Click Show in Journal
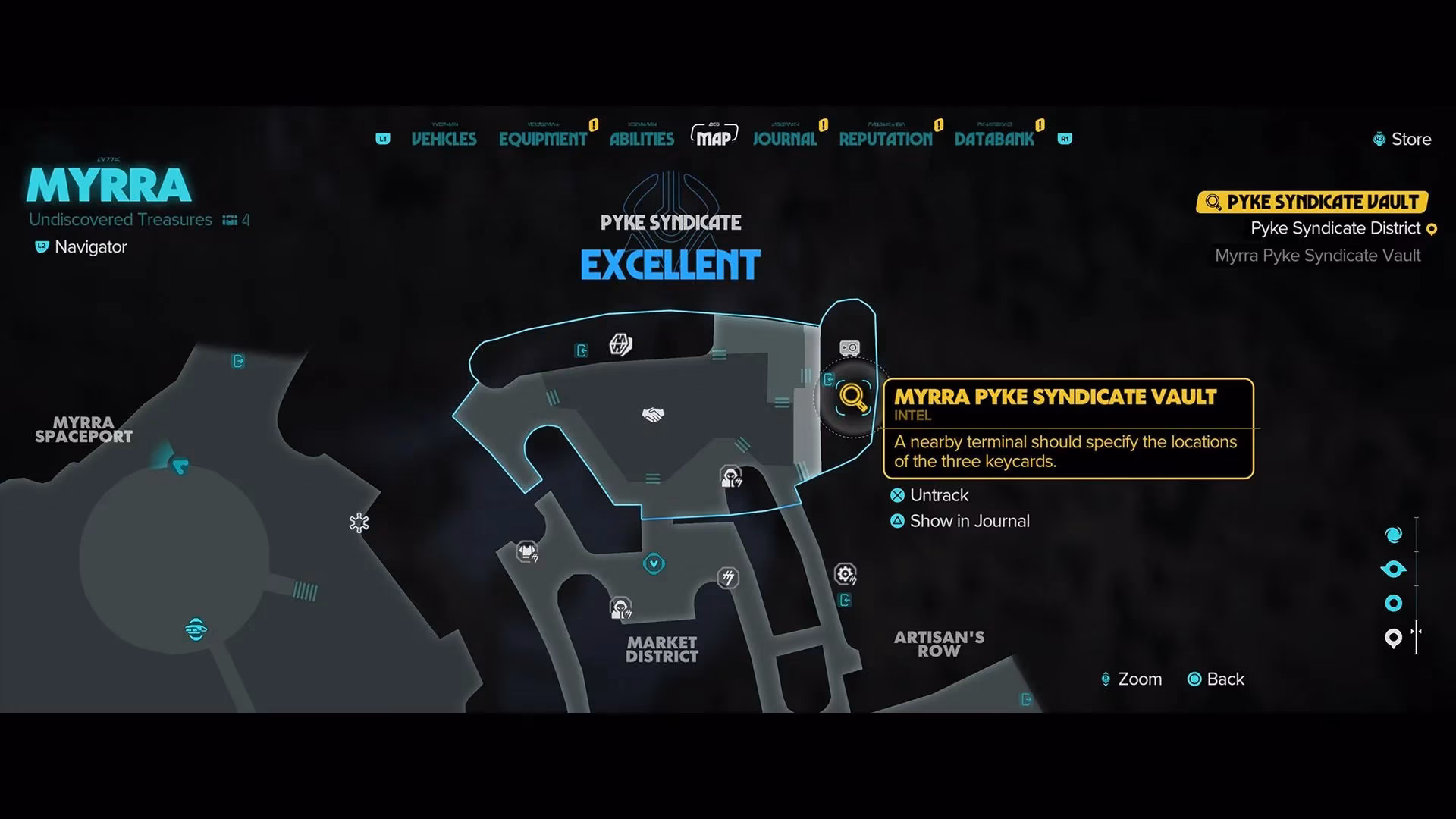This screenshot has width=1456, height=819. pos(969,521)
